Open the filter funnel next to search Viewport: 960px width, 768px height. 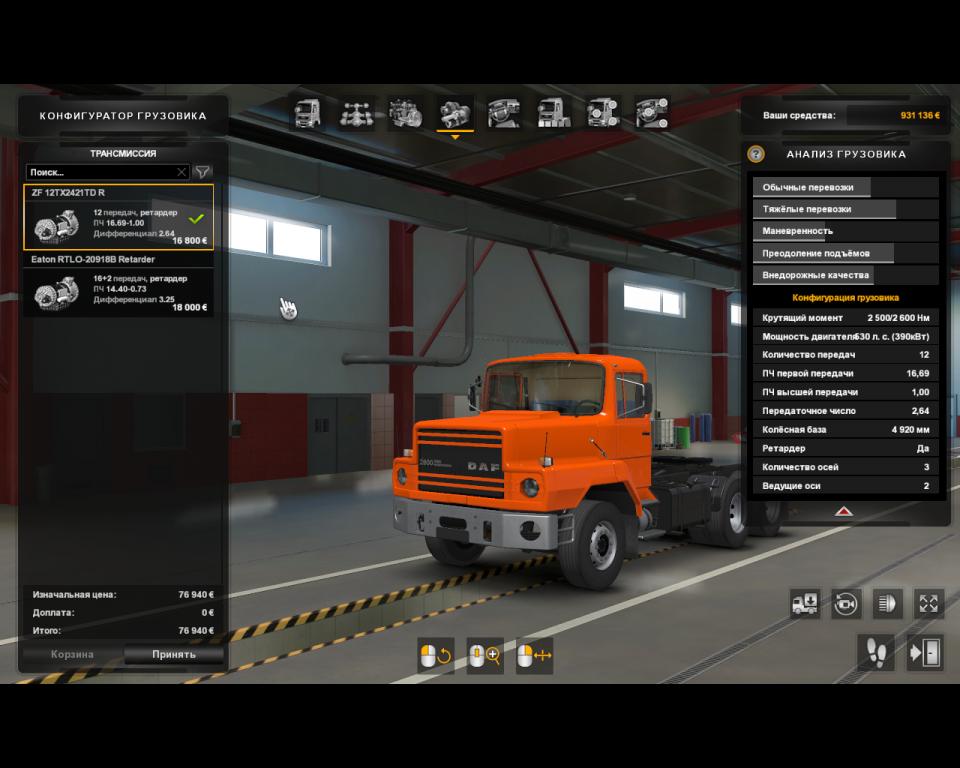202,172
